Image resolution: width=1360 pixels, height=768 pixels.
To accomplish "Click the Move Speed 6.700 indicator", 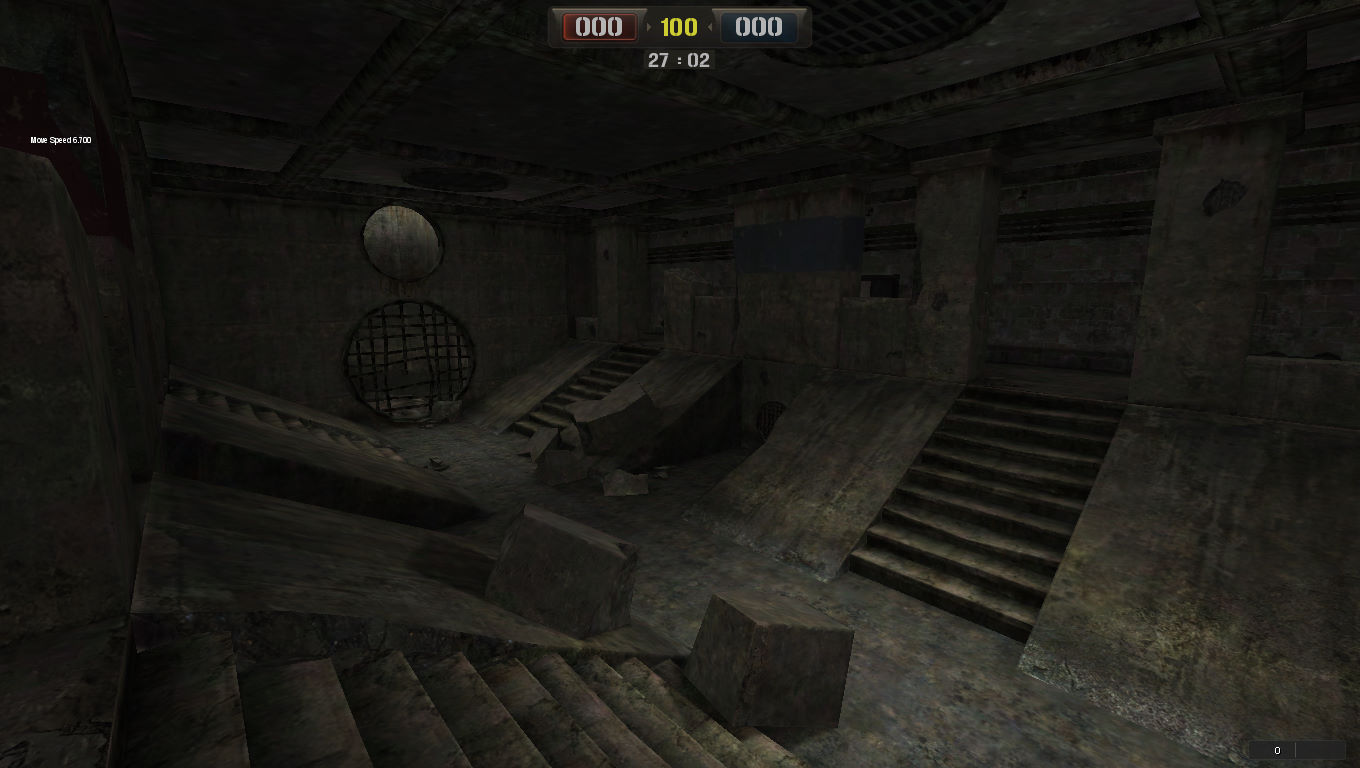I will (59, 140).
